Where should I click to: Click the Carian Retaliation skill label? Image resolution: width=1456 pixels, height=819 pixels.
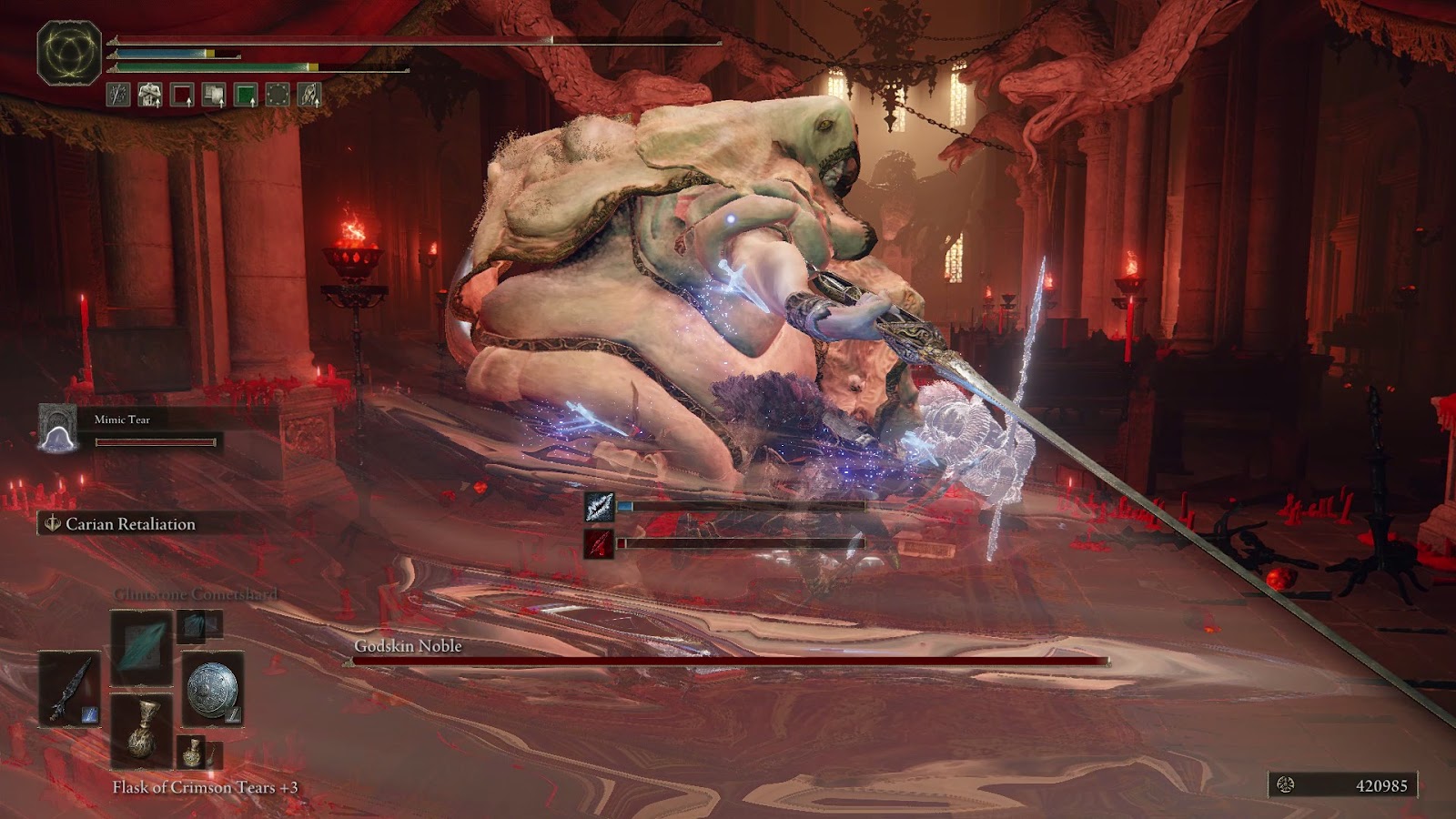[x=130, y=524]
